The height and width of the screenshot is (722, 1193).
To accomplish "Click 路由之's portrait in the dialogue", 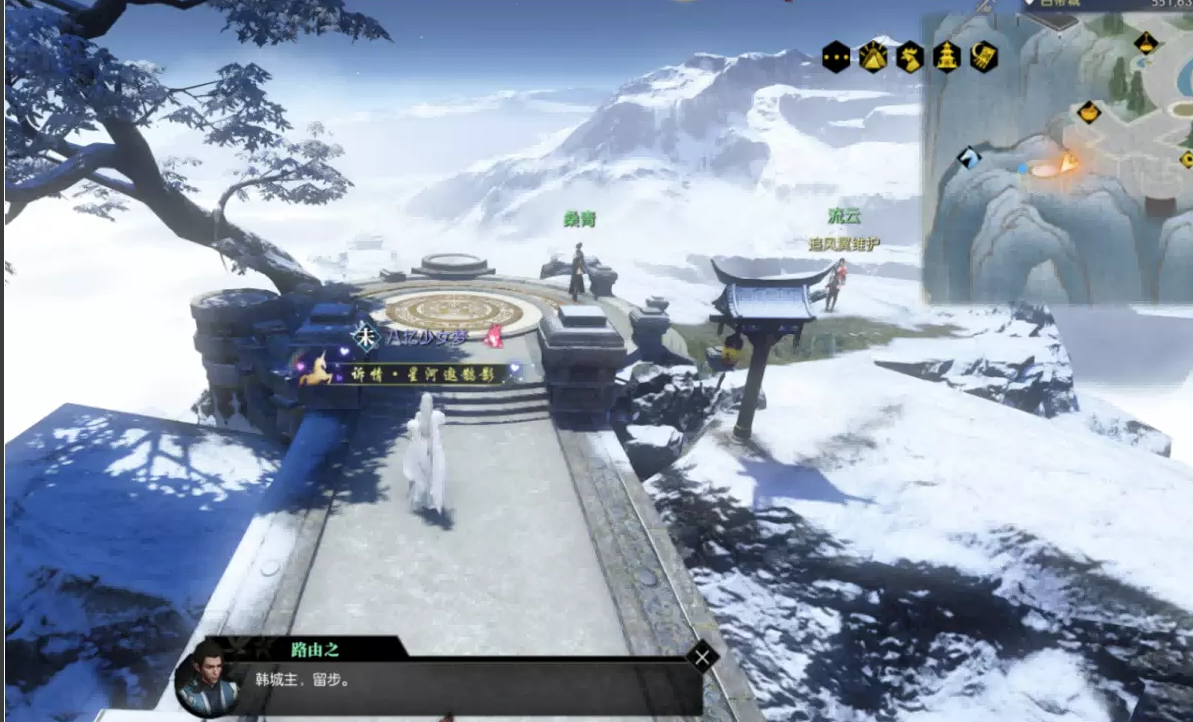I will pyautogui.click(x=207, y=678).
